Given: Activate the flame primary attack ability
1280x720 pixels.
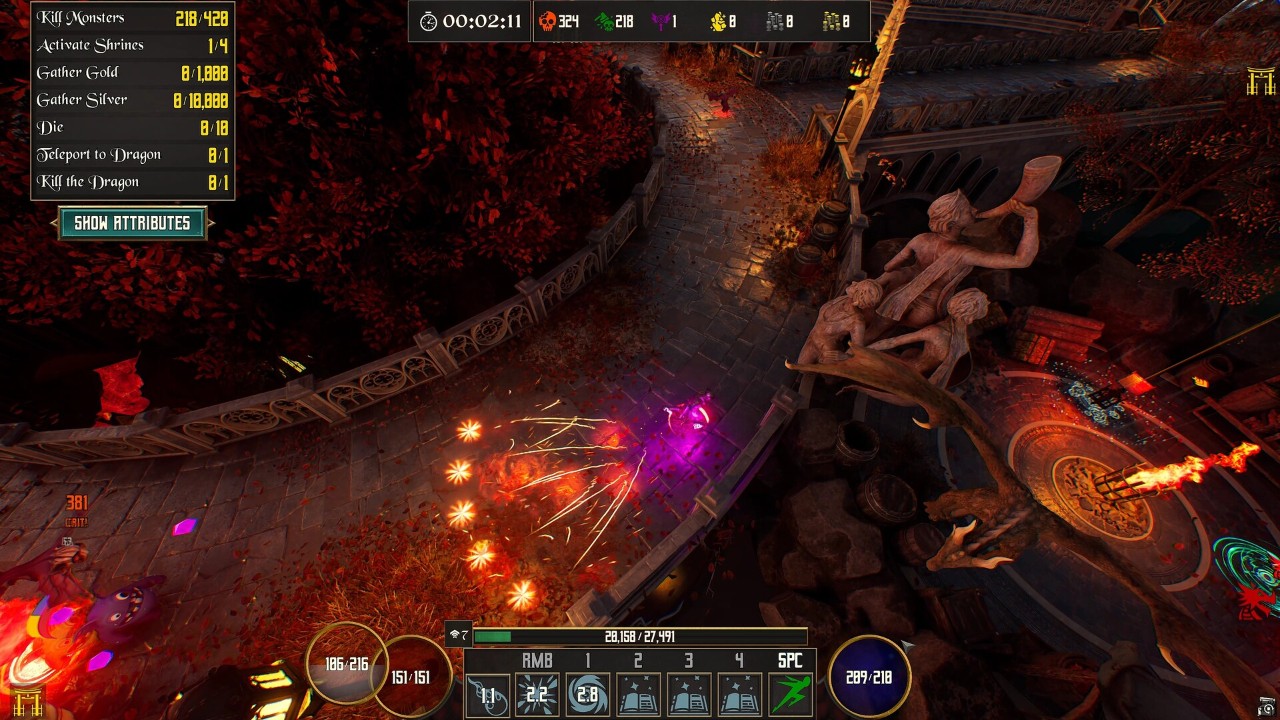Looking at the screenshot, I should pos(488,695).
